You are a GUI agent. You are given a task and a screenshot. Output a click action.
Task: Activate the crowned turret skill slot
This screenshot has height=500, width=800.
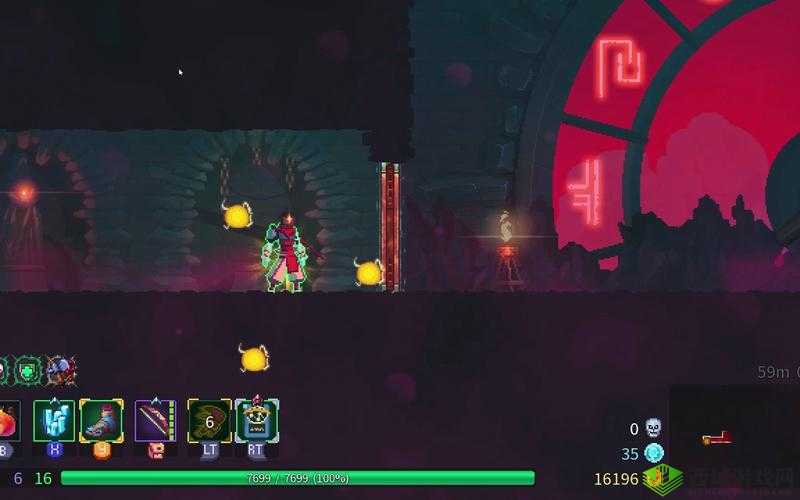pos(257,420)
